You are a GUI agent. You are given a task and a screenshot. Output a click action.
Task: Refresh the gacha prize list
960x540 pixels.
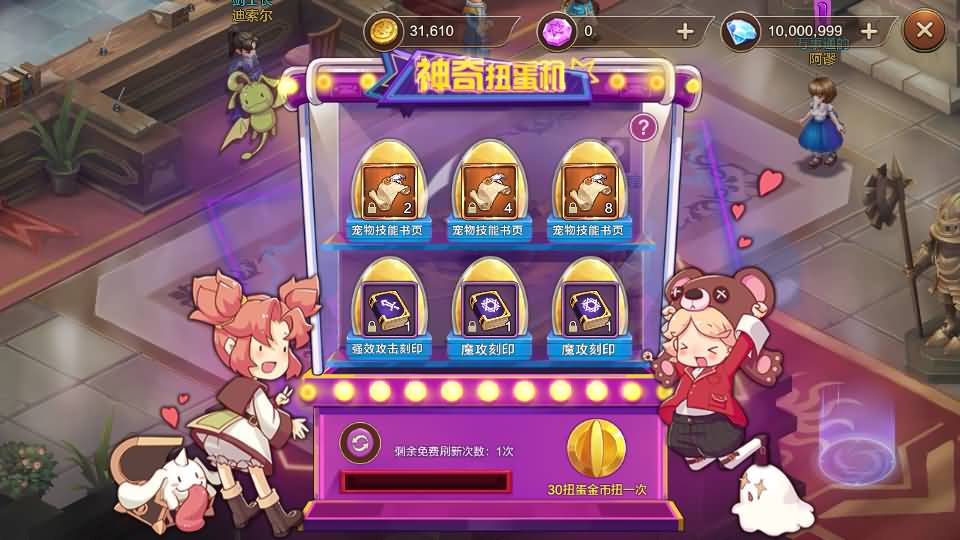click(359, 442)
